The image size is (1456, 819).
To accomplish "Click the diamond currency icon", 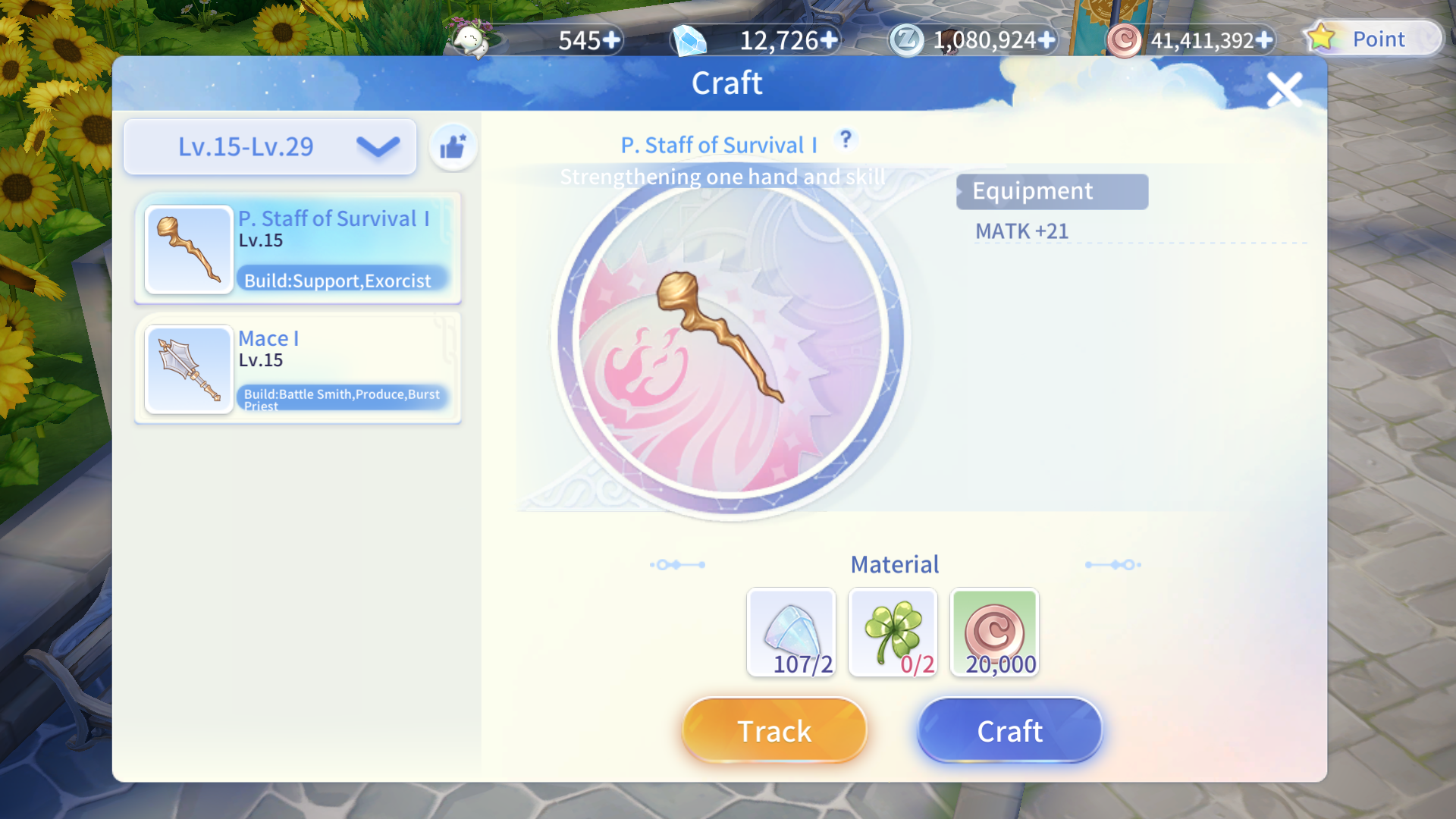I will (x=689, y=40).
